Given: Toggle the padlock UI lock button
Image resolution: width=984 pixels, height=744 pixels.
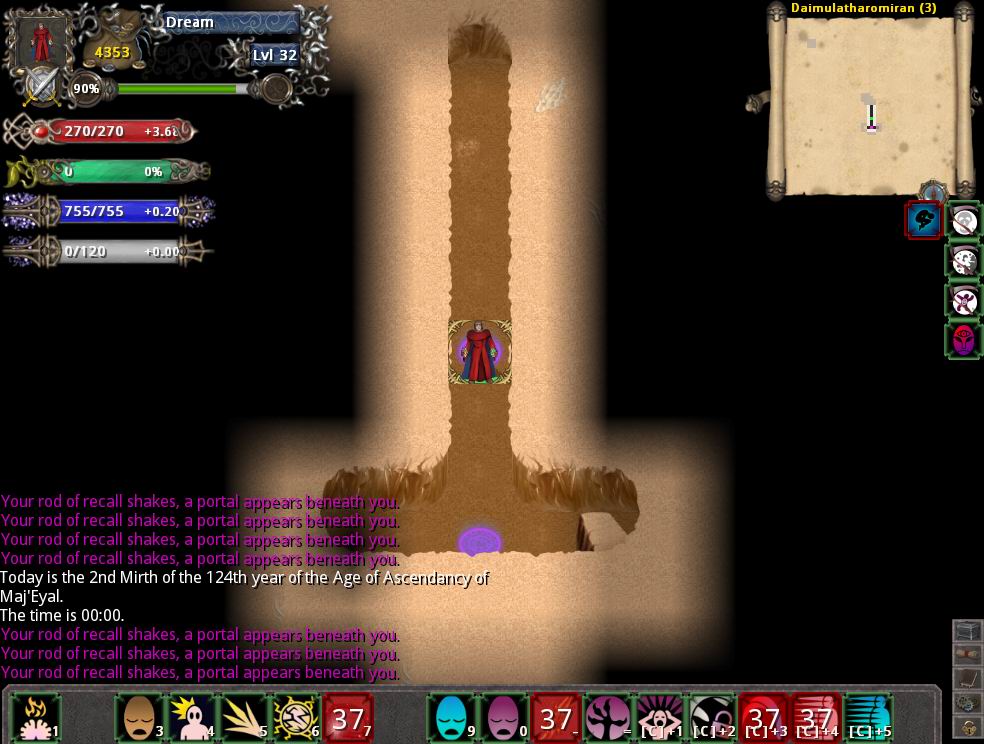Looking at the screenshot, I should pos(966,727).
